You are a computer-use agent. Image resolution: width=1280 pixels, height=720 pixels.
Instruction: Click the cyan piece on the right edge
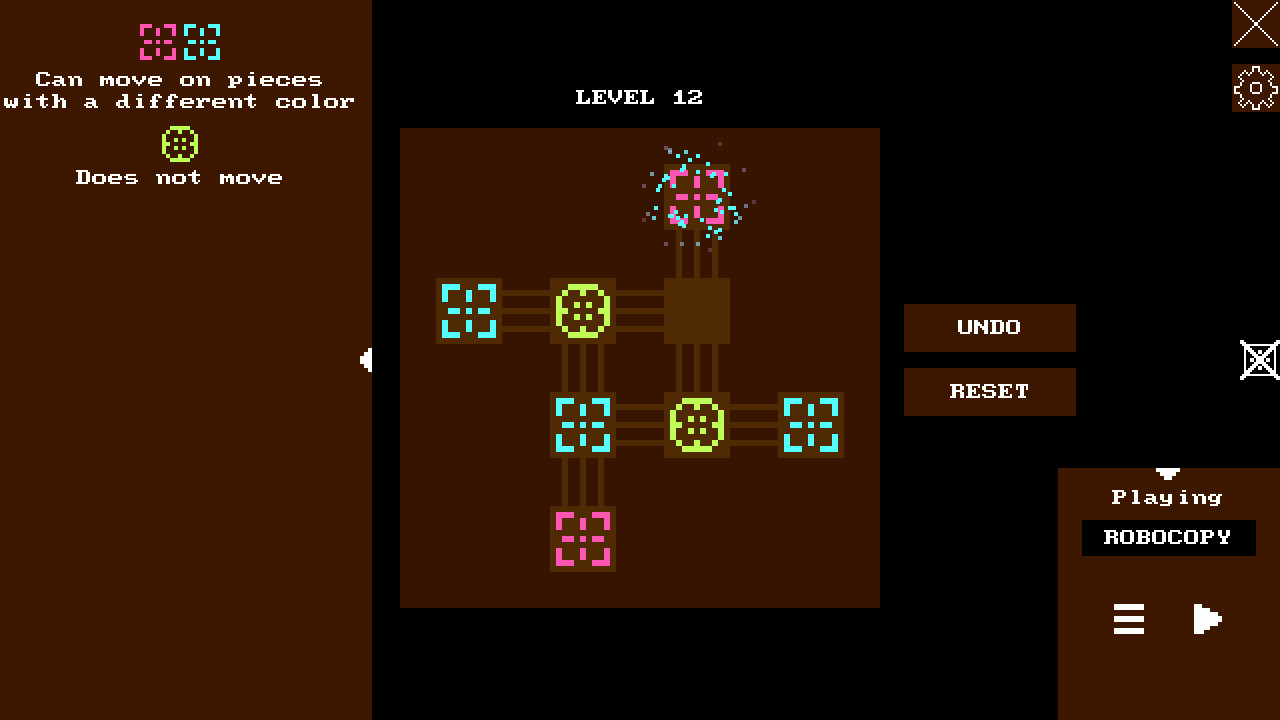click(810, 425)
